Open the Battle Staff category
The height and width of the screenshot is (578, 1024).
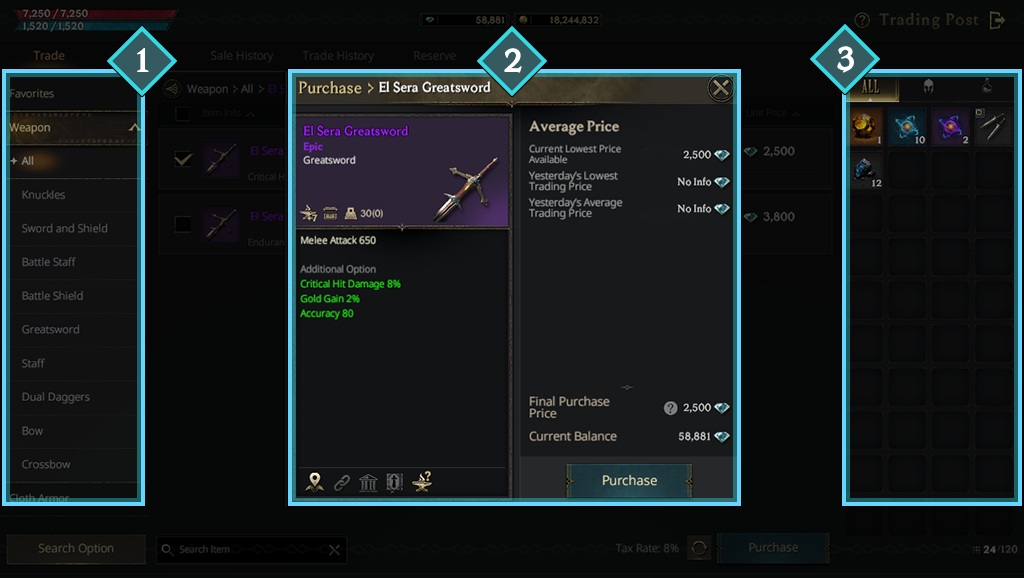point(49,262)
